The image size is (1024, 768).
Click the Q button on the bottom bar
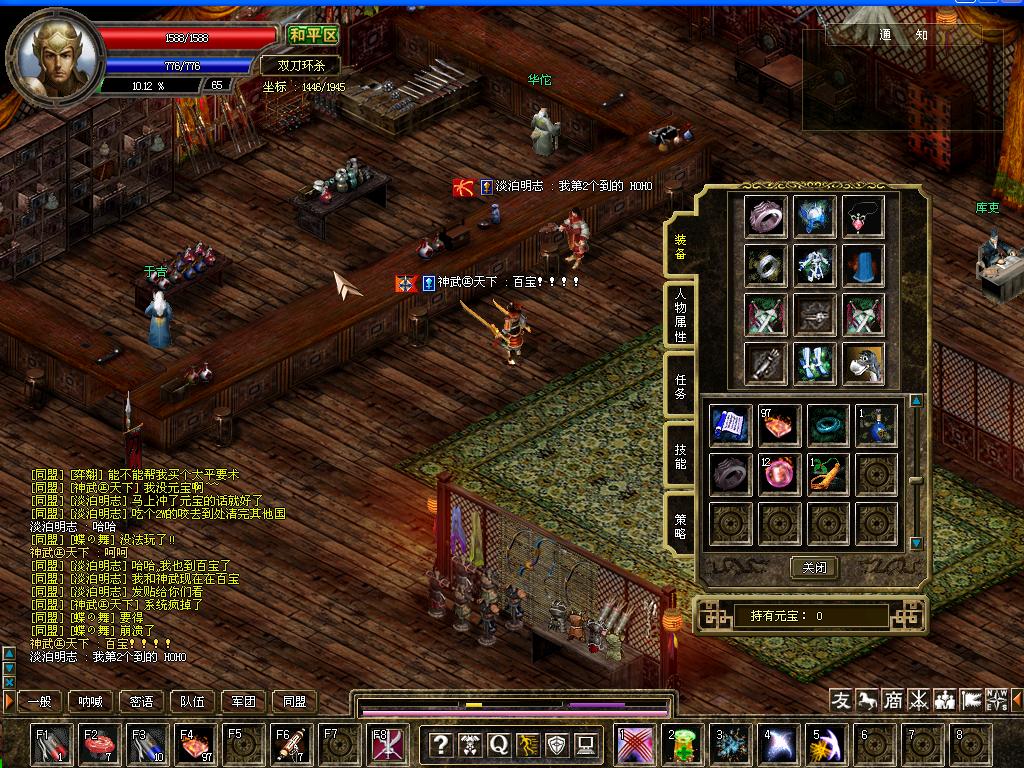(x=498, y=744)
